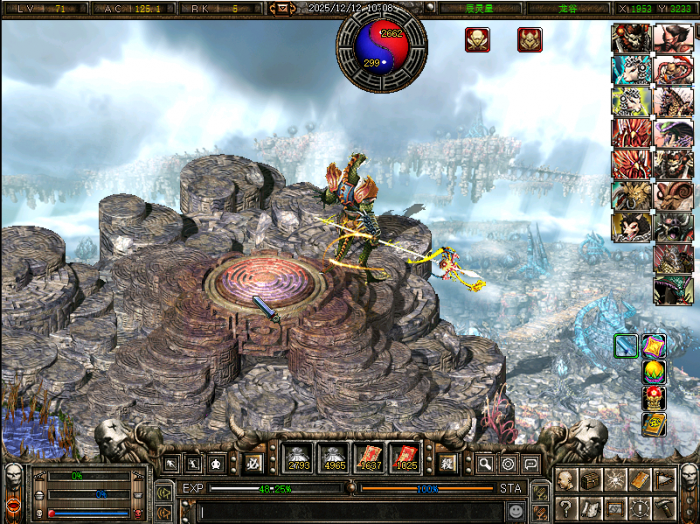Open the hammer crafting button

[663, 509]
